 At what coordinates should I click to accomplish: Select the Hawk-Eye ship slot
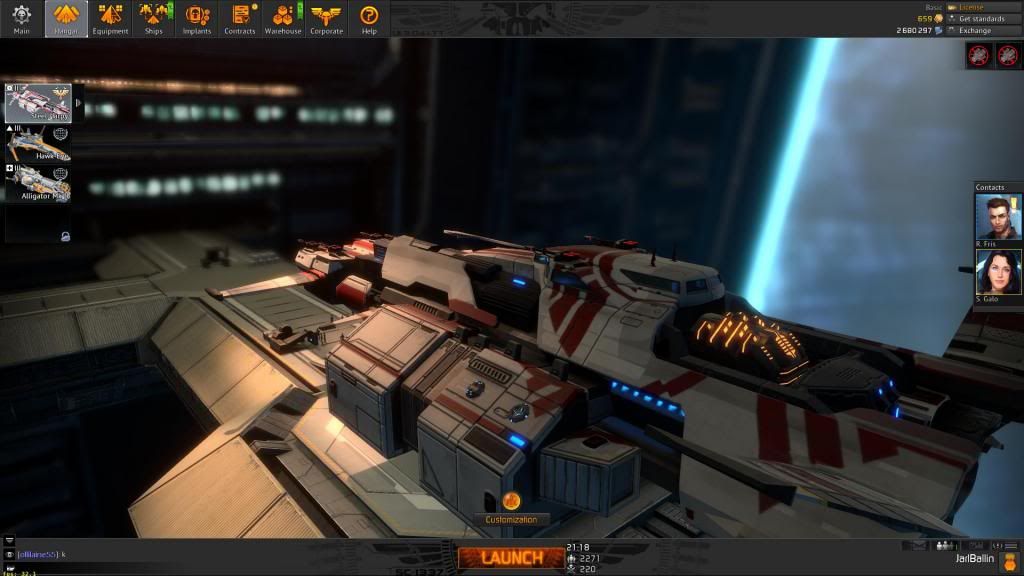coord(39,143)
